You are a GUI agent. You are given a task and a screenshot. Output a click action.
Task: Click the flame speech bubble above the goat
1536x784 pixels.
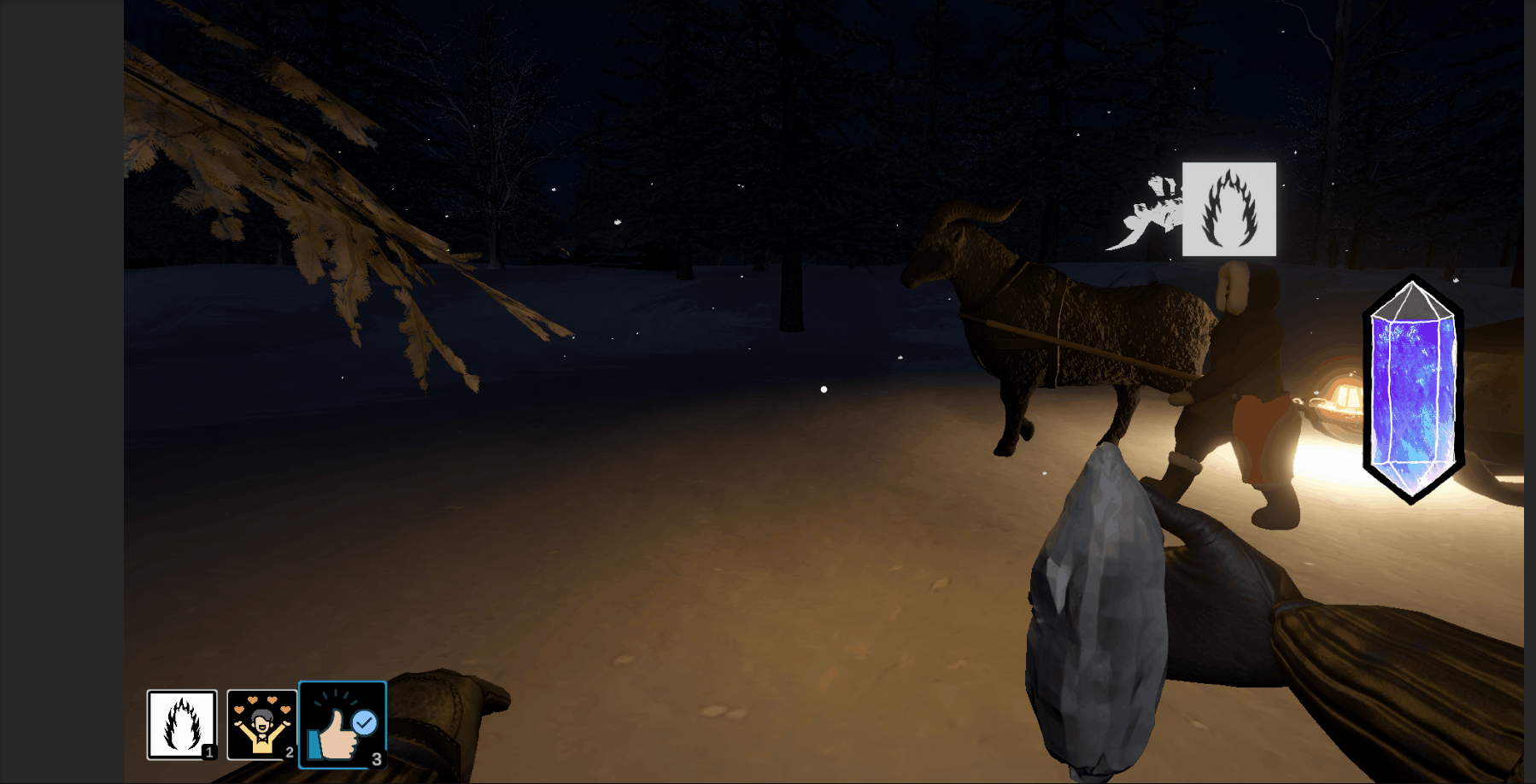point(1229,209)
